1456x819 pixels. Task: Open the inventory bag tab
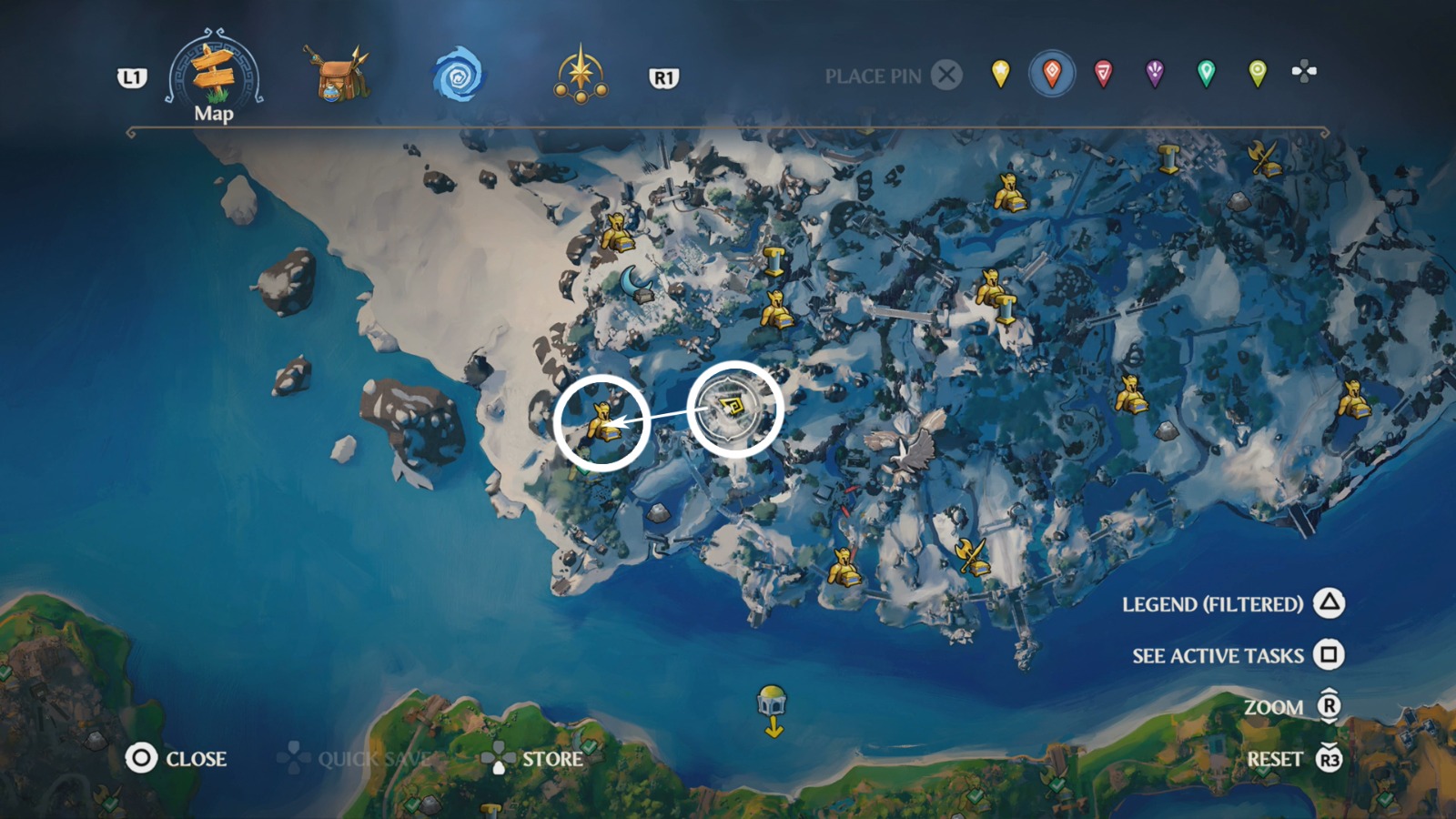click(337, 73)
